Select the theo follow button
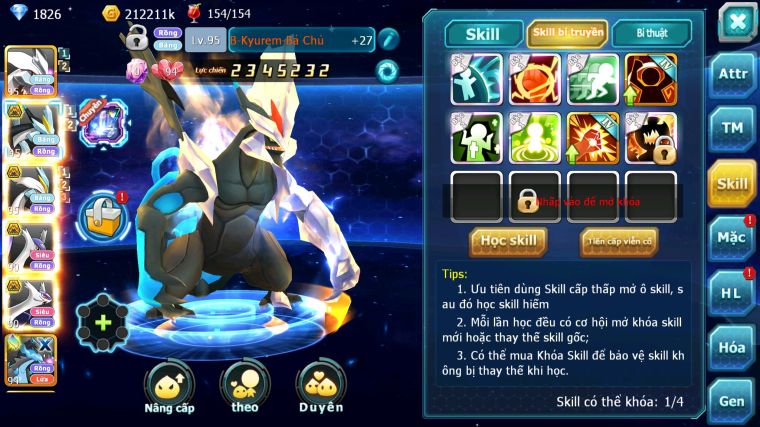The height and width of the screenshot is (427, 760). click(x=245, y=387)
